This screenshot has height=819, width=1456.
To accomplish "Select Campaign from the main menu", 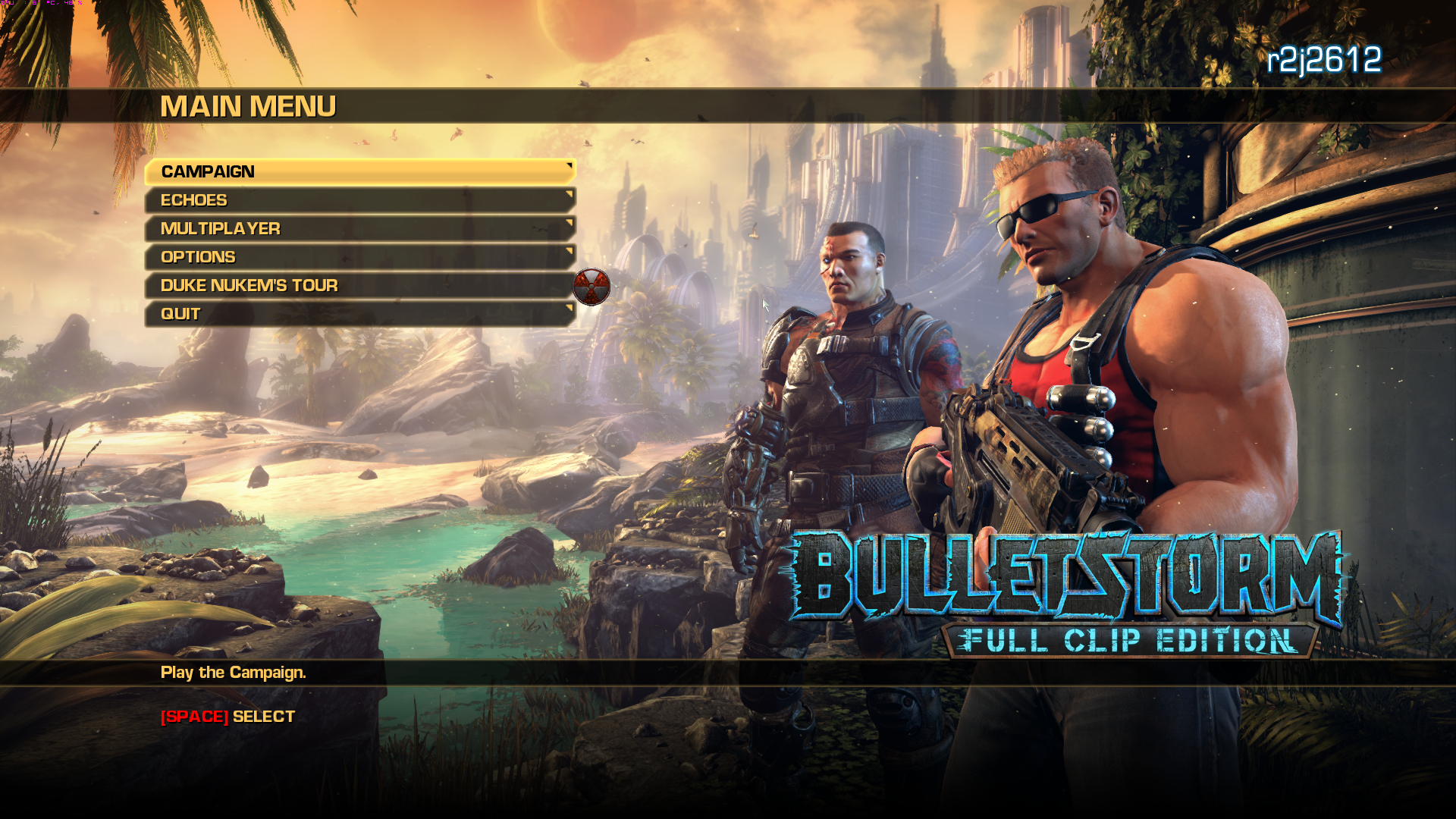I will click(303, 172).
